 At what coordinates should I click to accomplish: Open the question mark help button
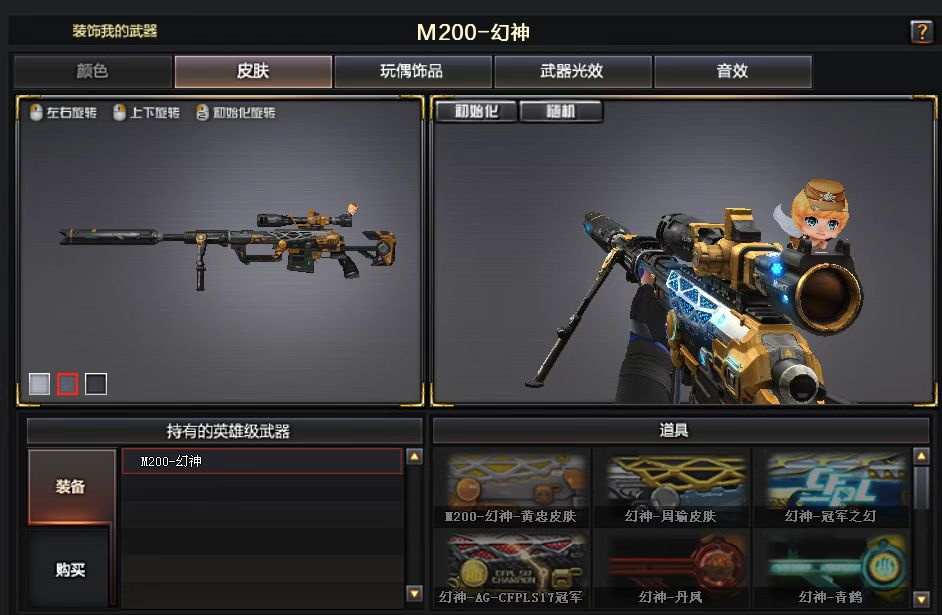[x=921, y=32]
